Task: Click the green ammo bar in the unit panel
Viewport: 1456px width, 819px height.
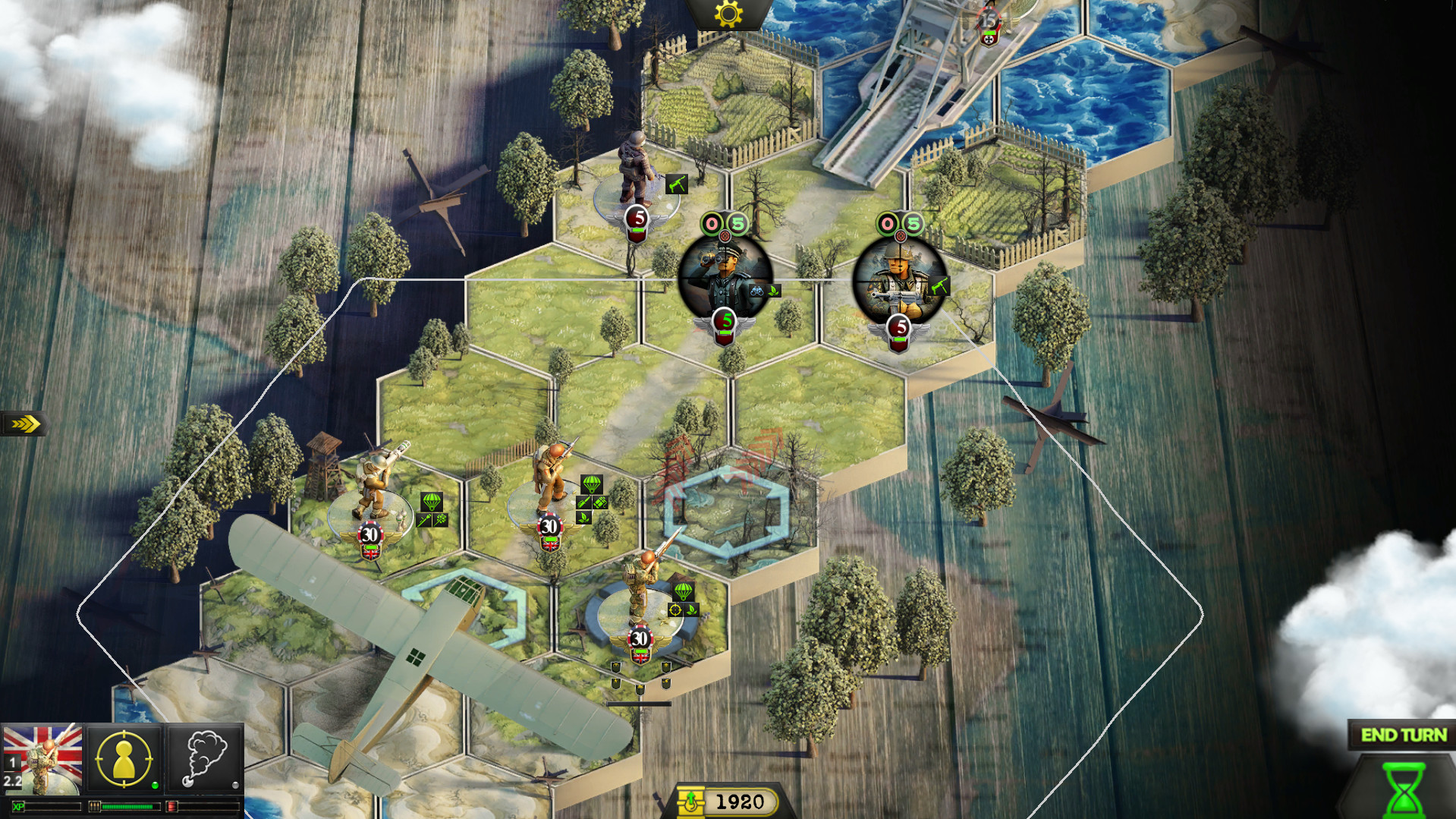Action: 127,807
